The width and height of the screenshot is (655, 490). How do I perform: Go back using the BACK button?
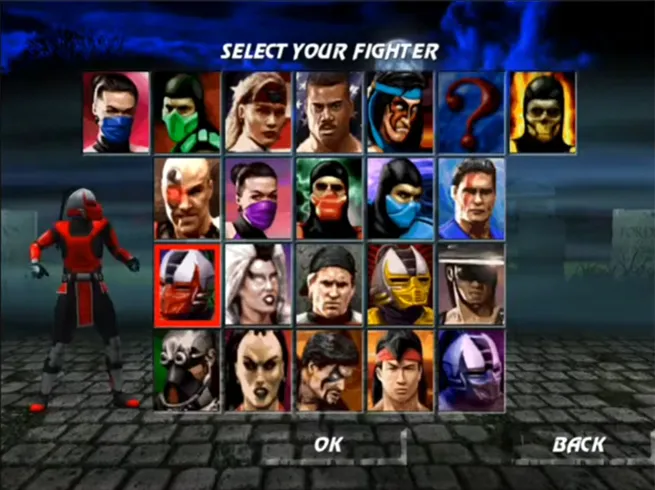pos(579,443)
